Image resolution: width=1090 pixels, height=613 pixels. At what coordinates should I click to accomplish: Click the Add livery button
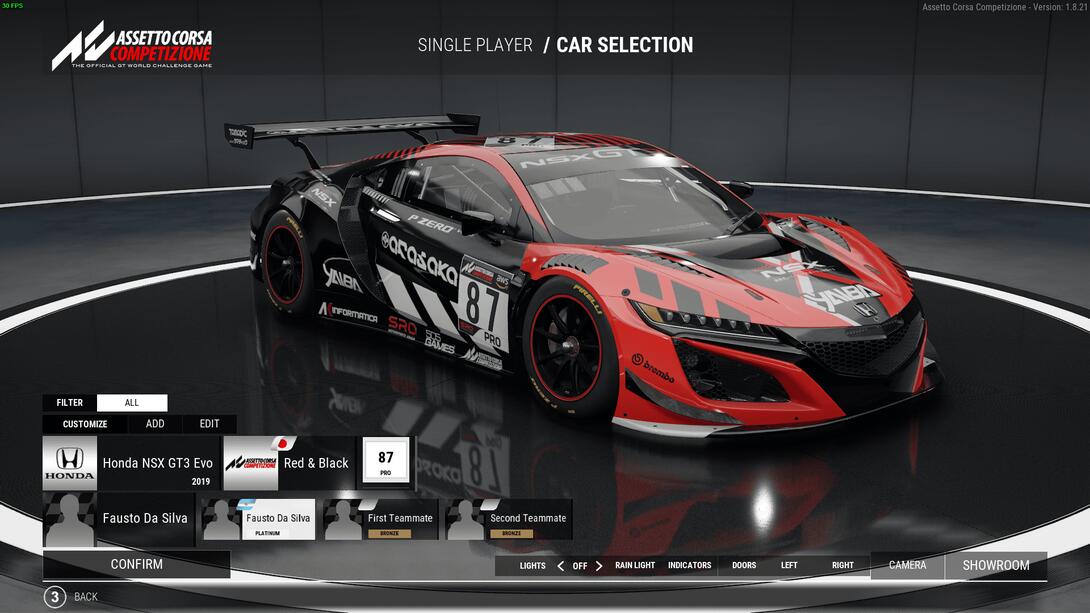[155, 424]
